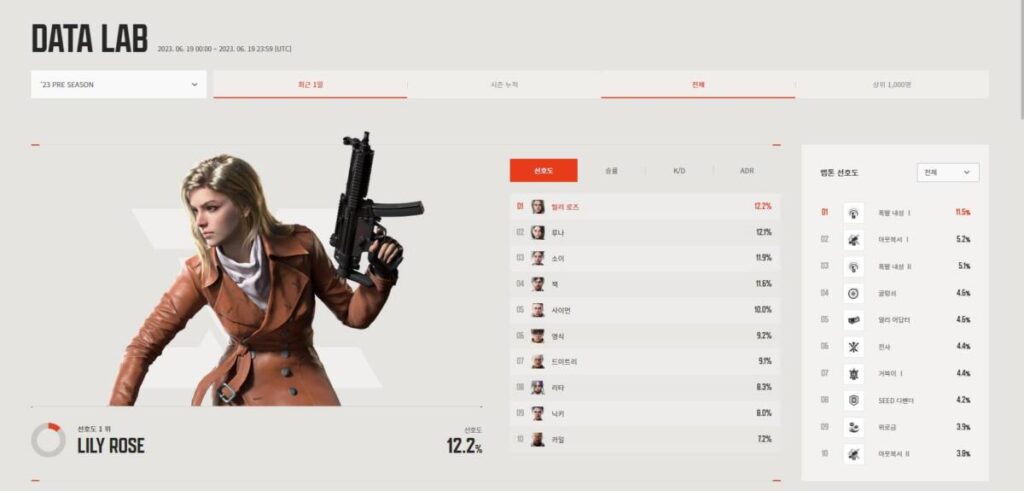The height and width of the screenshot is (491, 1024).
Task: Select the 최근 1일 period tab
Action: (x=310, y=85)
